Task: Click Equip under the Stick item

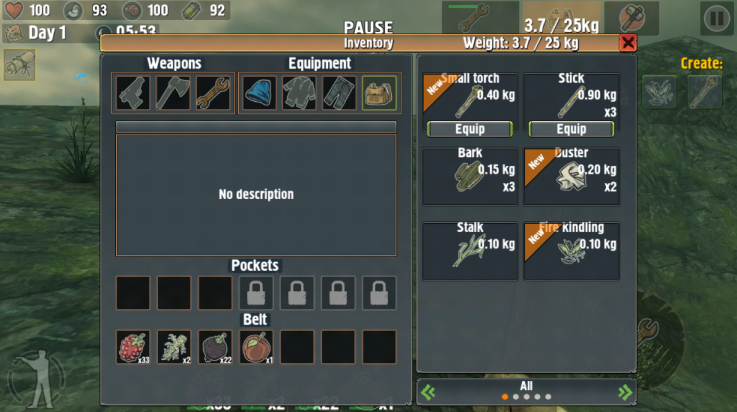Action: click(x=571, y=129)
